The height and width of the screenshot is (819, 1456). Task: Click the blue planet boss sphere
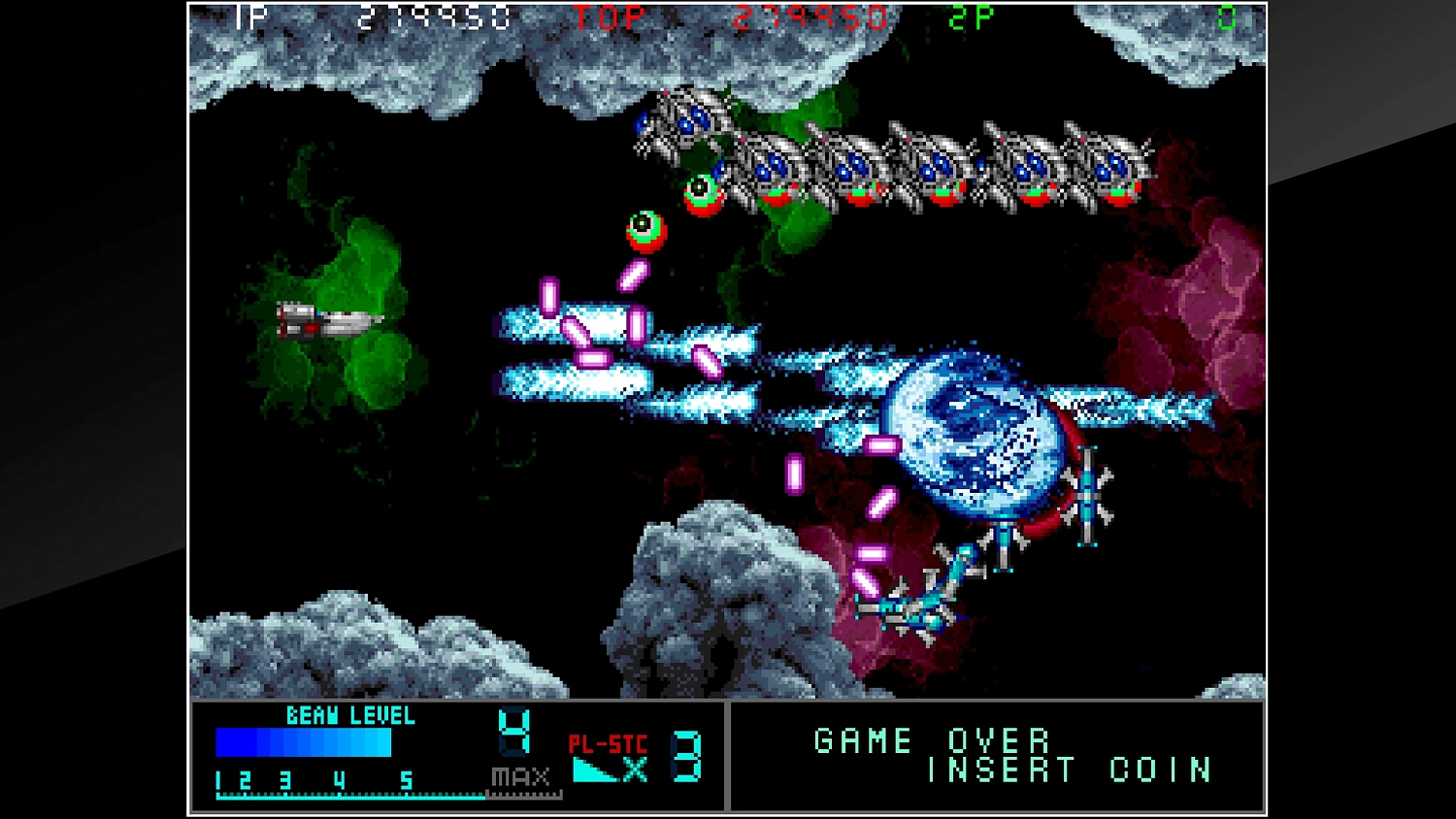pyautogui.click(x=974, y=437)
